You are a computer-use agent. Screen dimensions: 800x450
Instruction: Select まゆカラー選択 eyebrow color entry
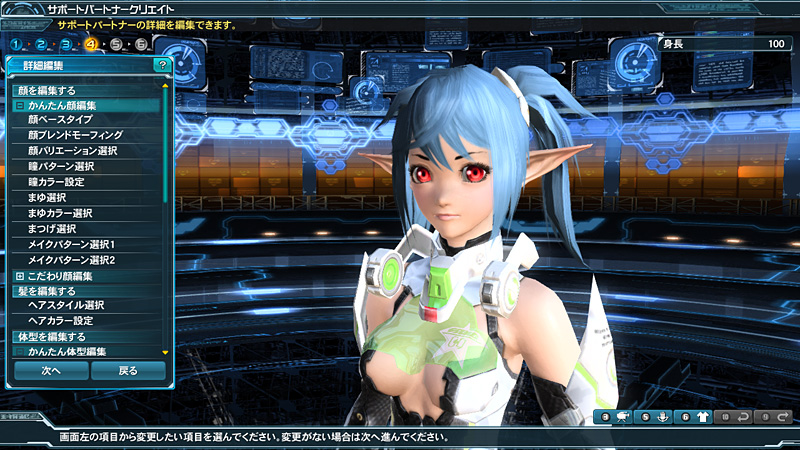pyautogui.click(x=60, y=213)
